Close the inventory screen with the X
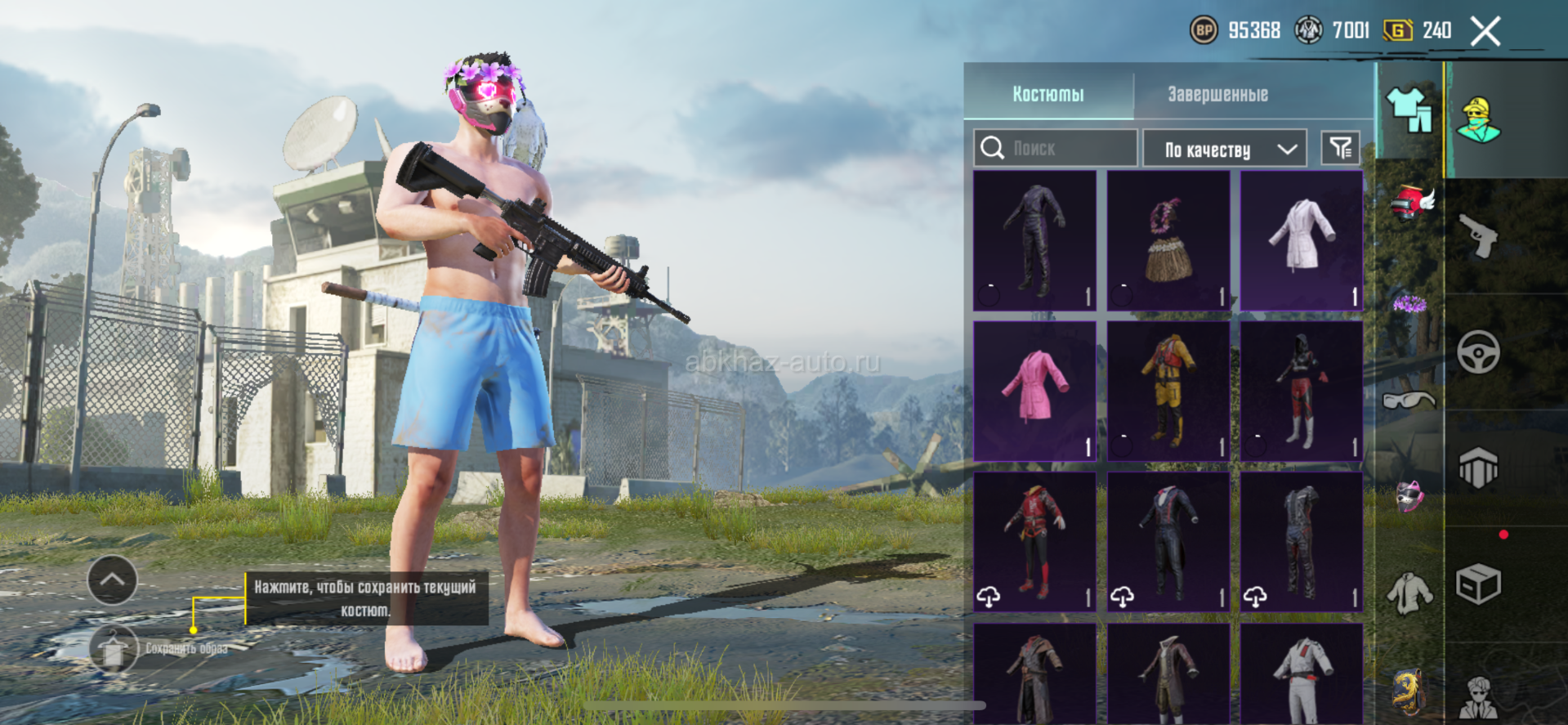This screenshot has width=1568, height=725. (1485, 32)
